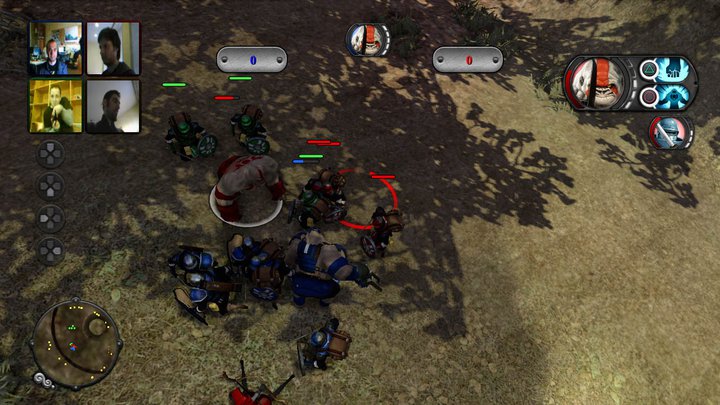Click the small hero icon between the scores
The height and width of the screenshot is (405, 720).
point(367,40)
